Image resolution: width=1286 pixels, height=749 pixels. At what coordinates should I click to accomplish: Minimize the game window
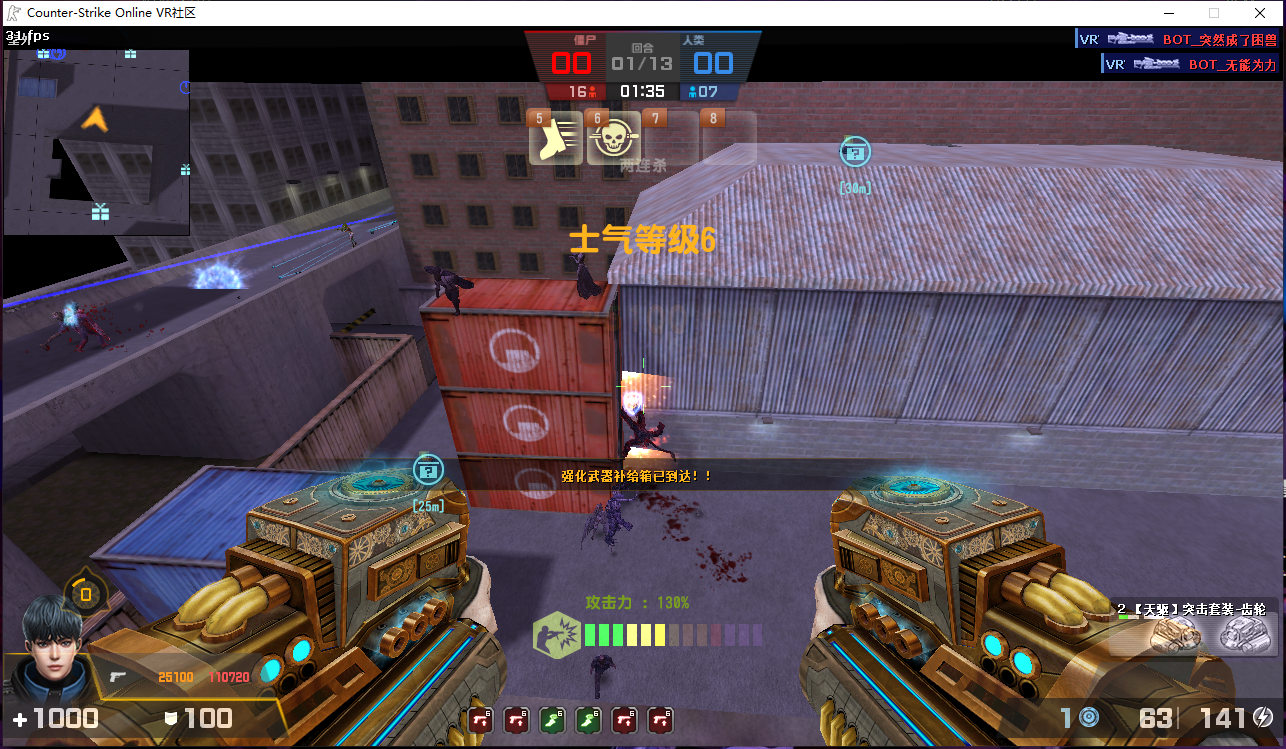click(1166, 13)
